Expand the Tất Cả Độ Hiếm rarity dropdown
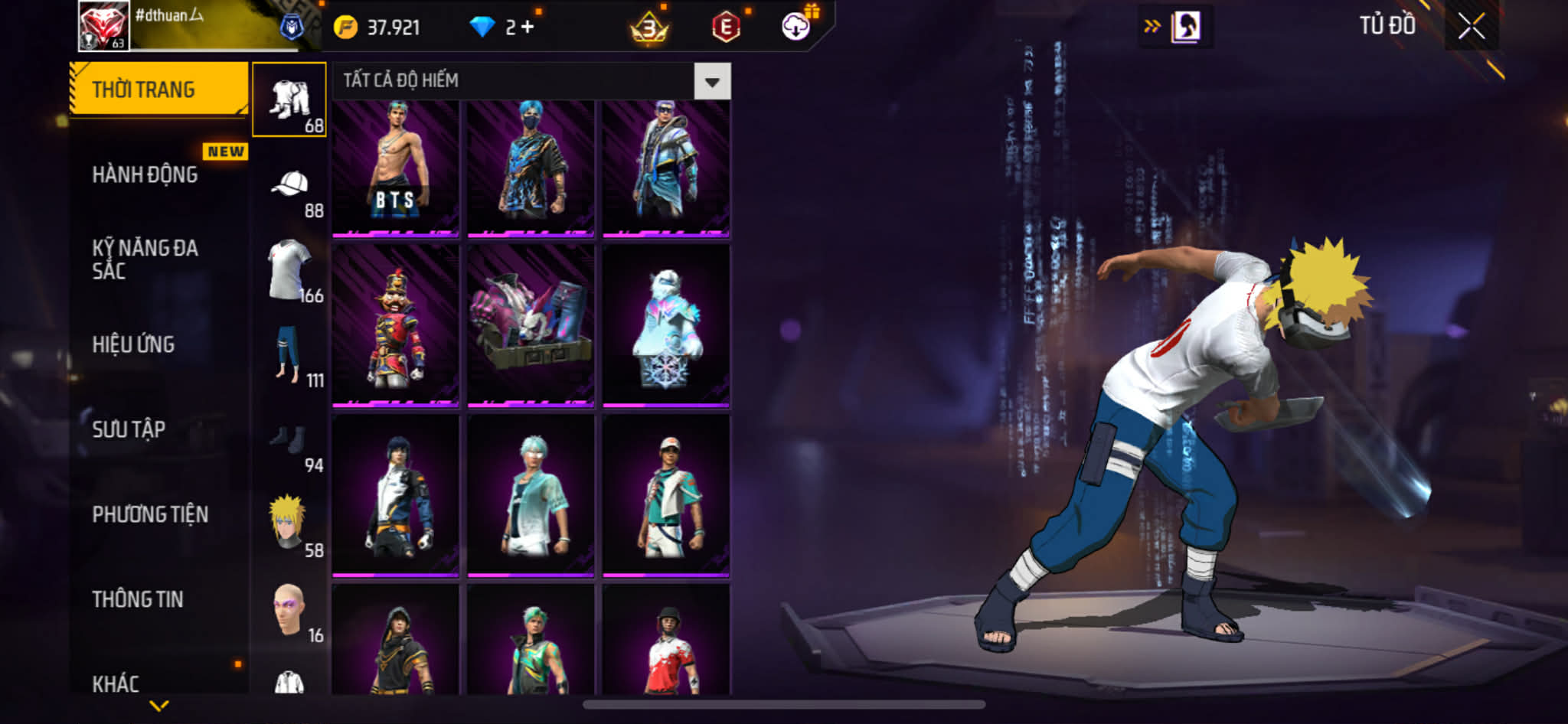This screenshot has width=1568, height=724. click(x=712, y=81)
